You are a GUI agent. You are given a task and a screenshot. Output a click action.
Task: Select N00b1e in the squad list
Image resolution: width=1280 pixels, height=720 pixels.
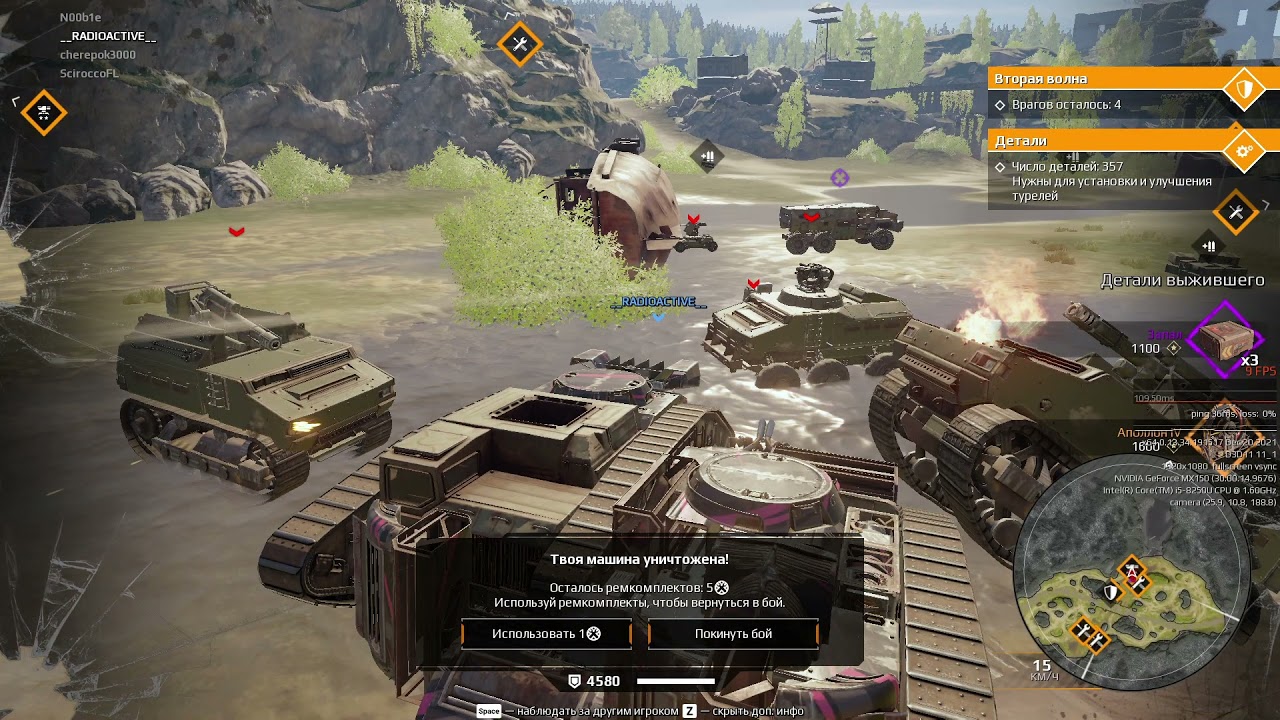pyautogui.click(x=81, y=18)
